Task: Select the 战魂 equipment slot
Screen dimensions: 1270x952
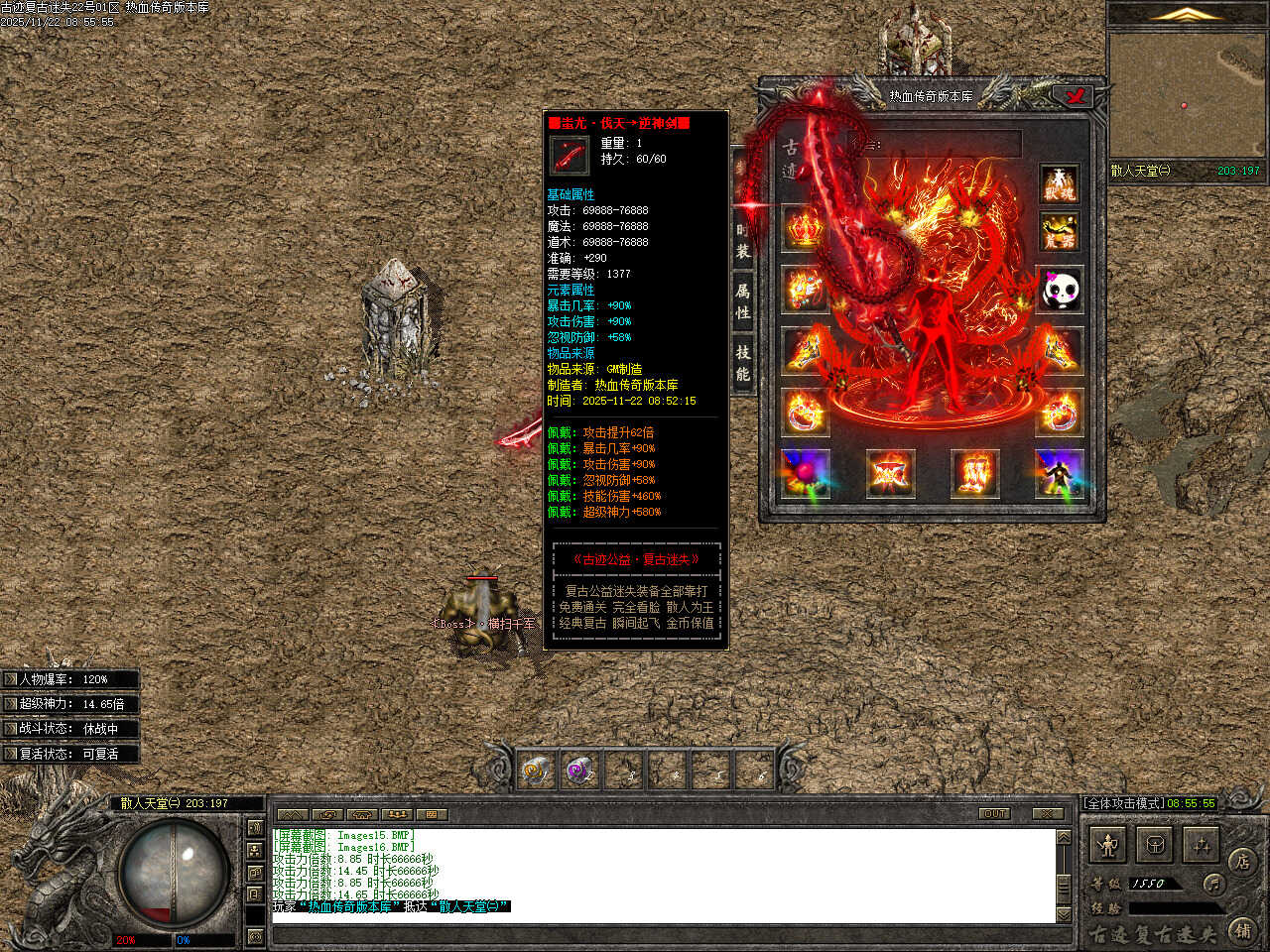Action: [x=1060, y=183]
